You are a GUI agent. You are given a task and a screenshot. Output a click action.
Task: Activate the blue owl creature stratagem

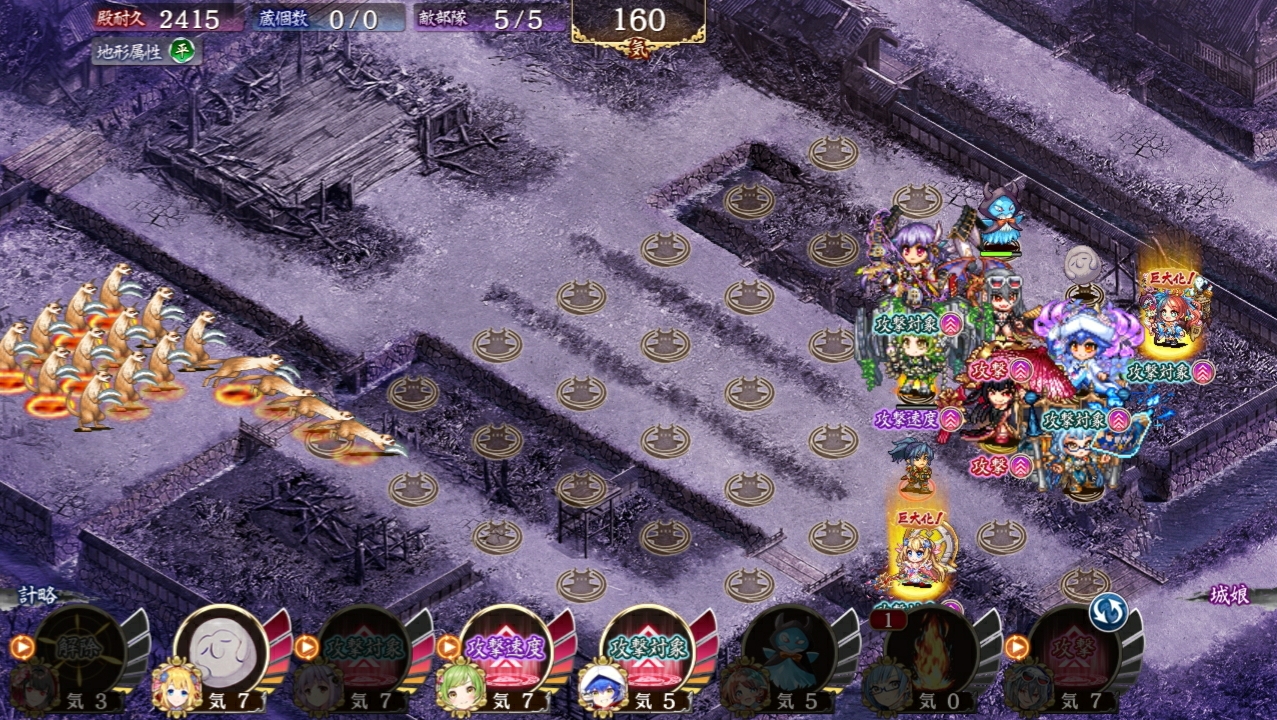[790, 650]
